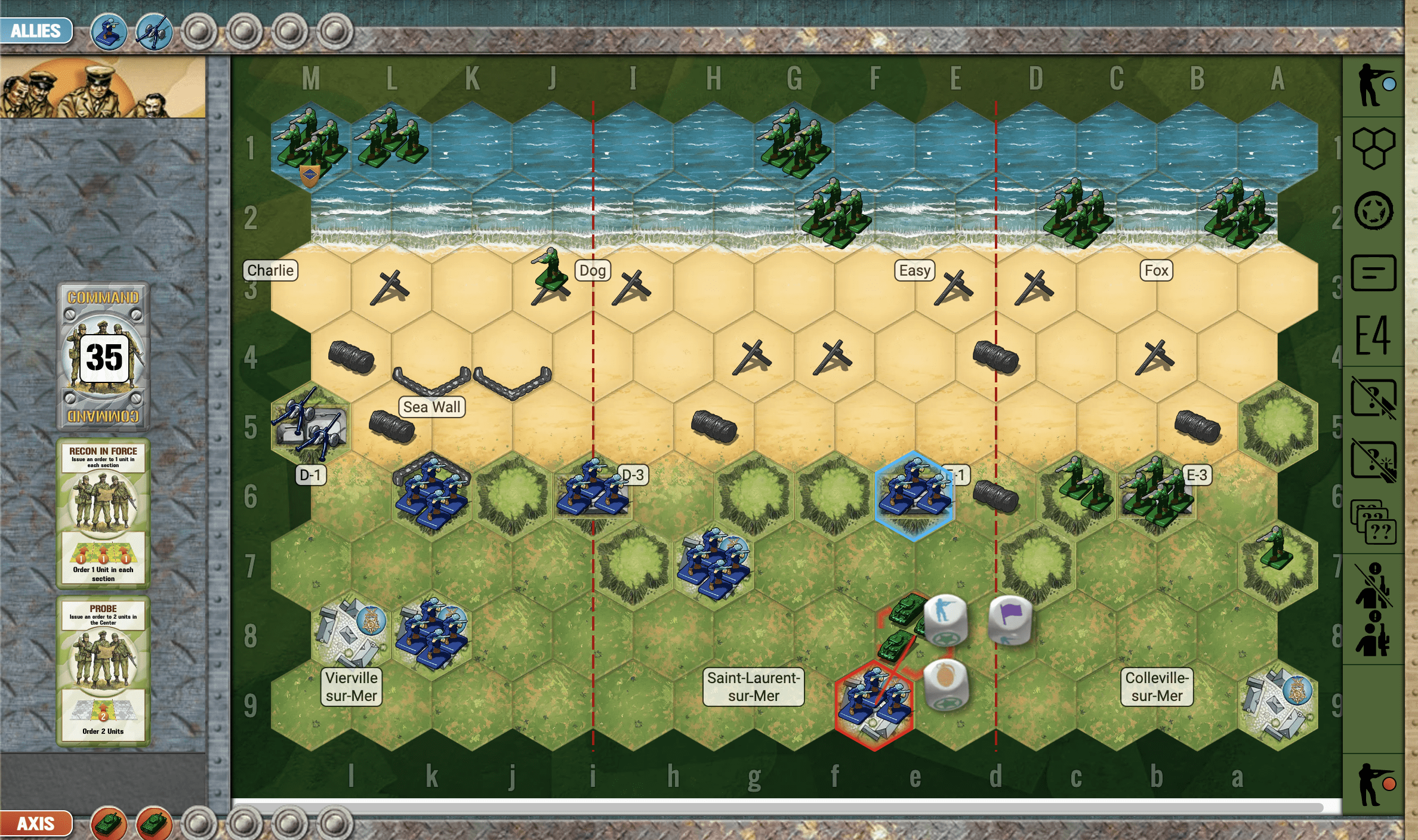The image size is (1418, 840).
Task: Click the generals portrait panel
Action: point(103,88)
